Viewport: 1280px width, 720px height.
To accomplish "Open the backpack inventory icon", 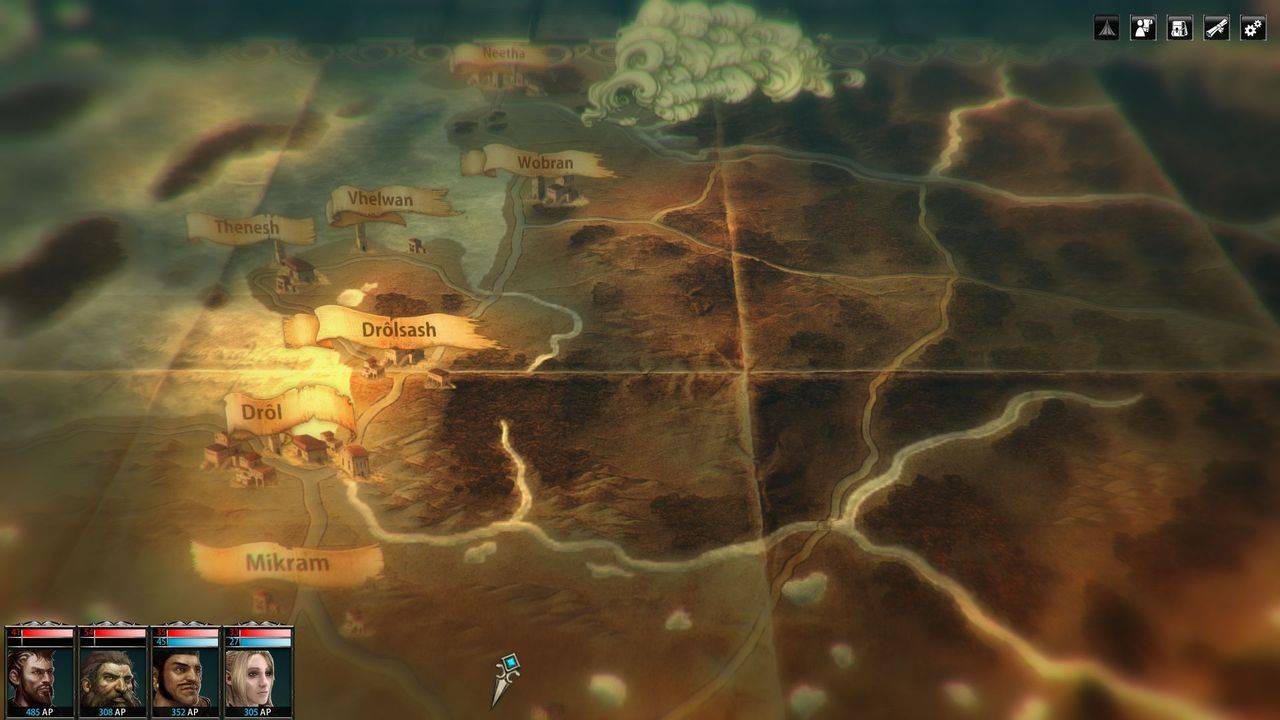I will coord(1180,28).
